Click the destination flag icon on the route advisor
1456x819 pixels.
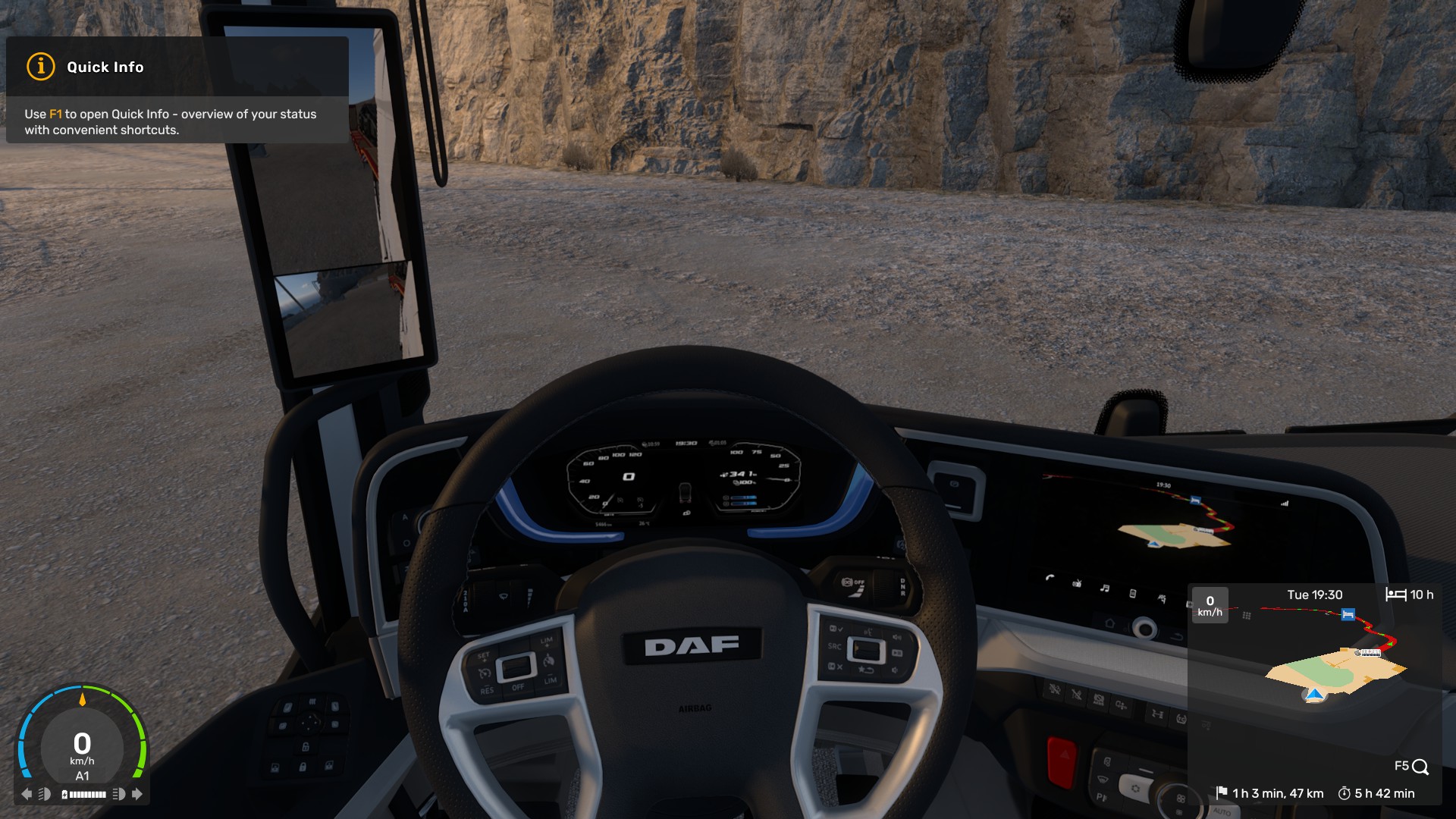coord(1221,792)
